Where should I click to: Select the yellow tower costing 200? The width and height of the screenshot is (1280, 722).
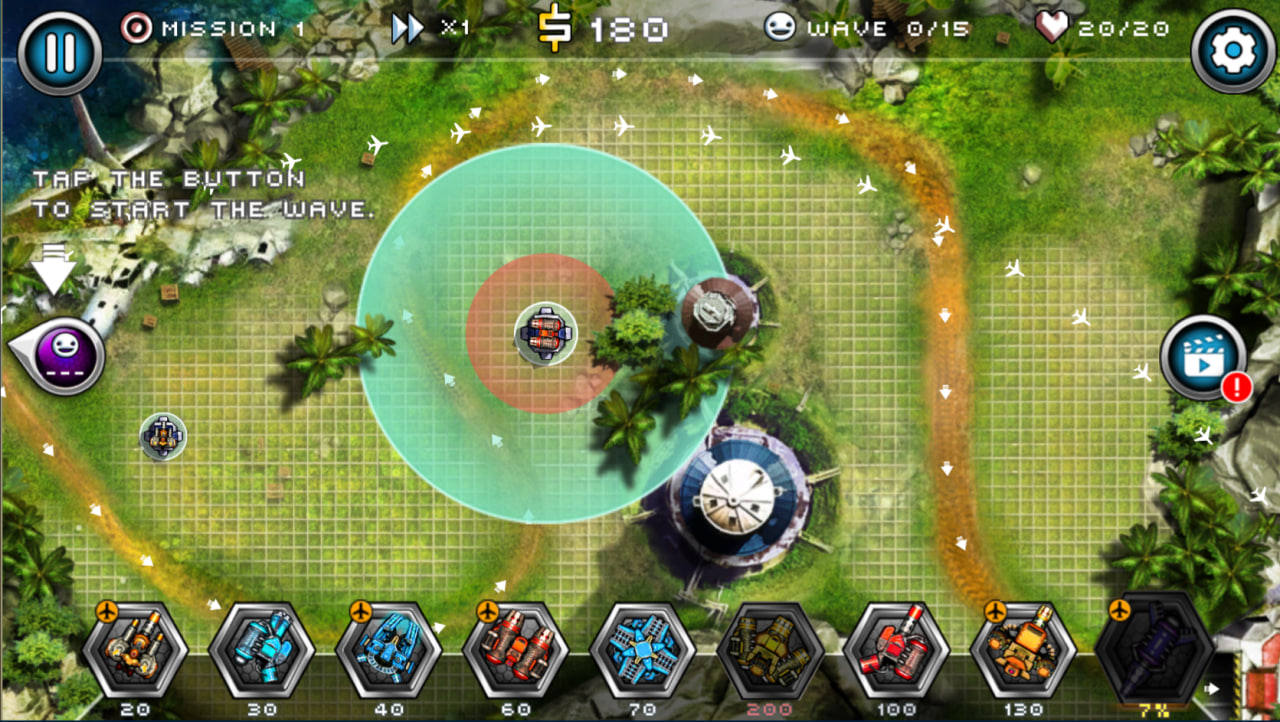pyautogui.click(x=769, y=650)
